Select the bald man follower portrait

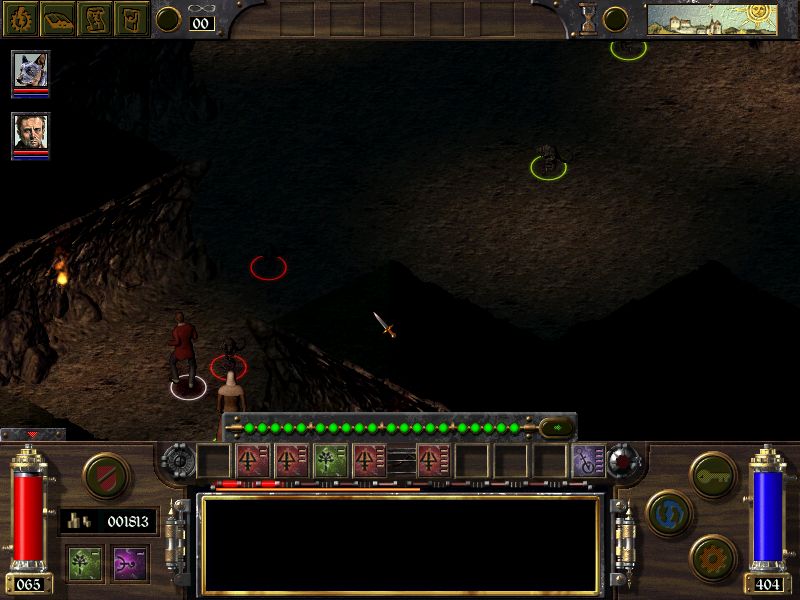click(x=30, y=131)
